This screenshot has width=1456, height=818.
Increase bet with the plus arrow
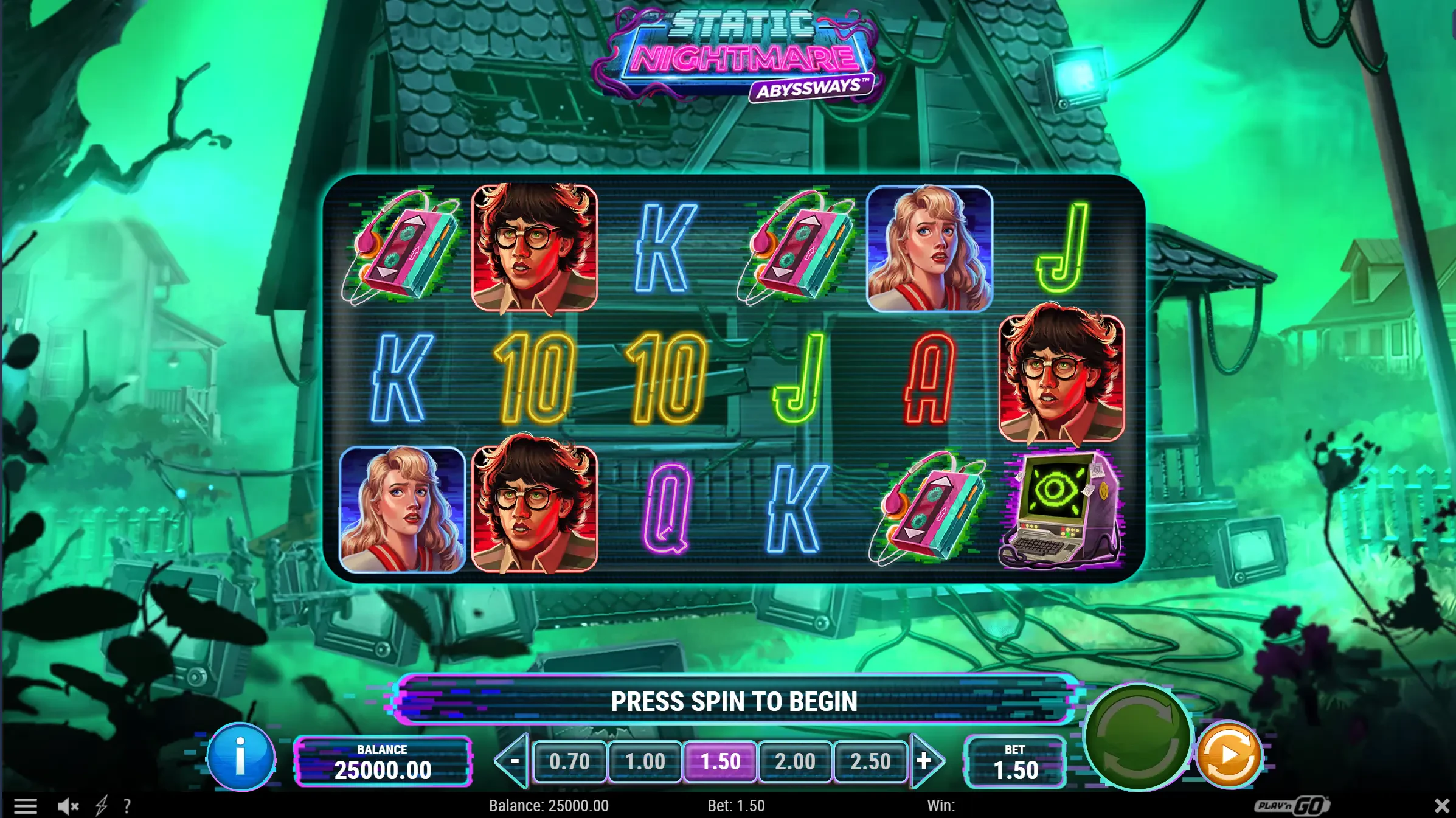click(x=925, y=761)
